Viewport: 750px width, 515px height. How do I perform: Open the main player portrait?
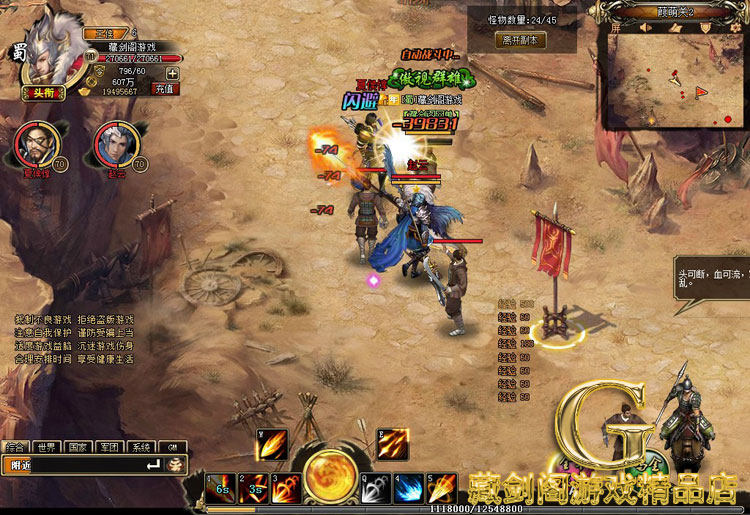point(47,50)
